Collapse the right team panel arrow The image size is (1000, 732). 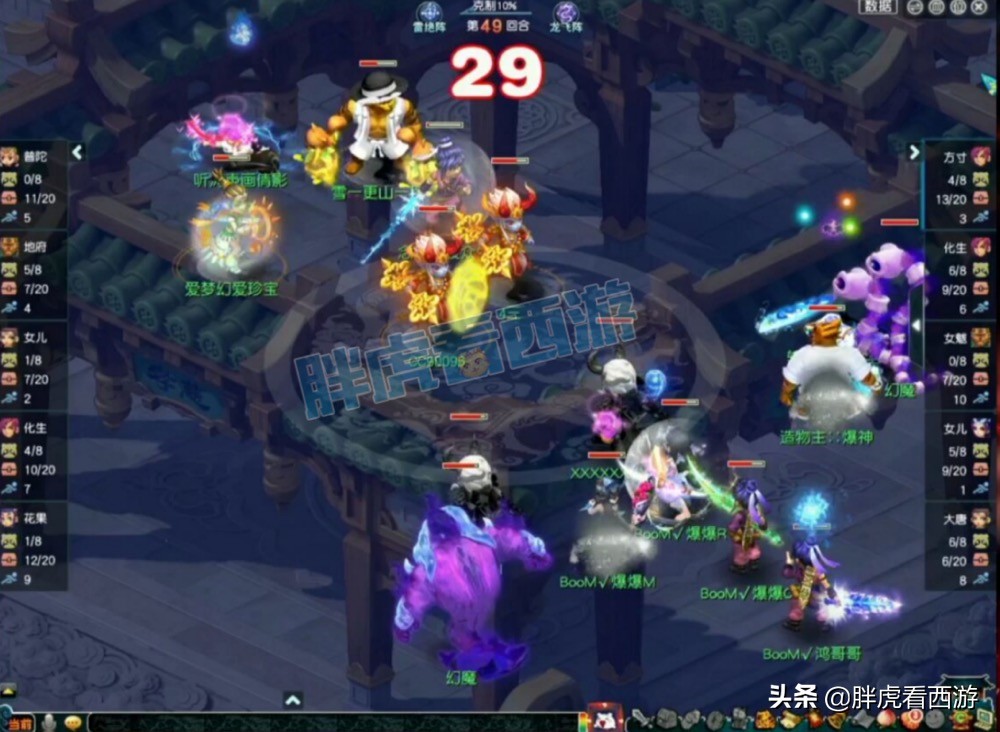[x=913, y=152]
